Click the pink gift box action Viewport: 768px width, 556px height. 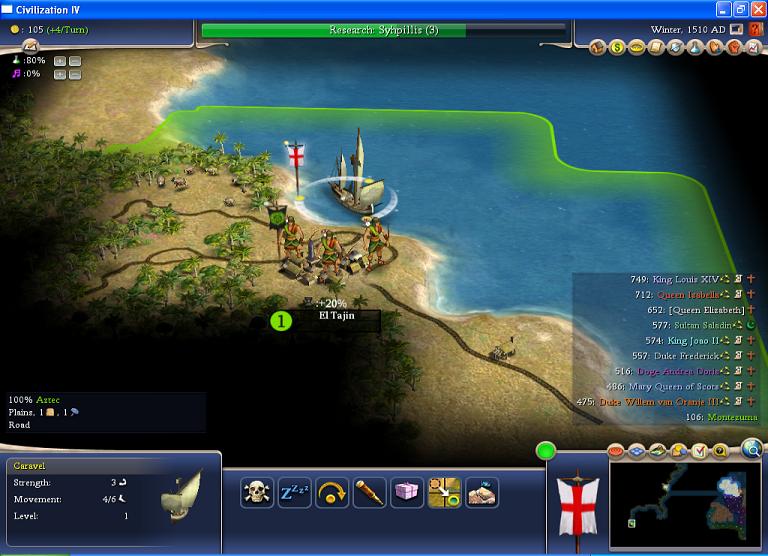(x=406, y=492)
